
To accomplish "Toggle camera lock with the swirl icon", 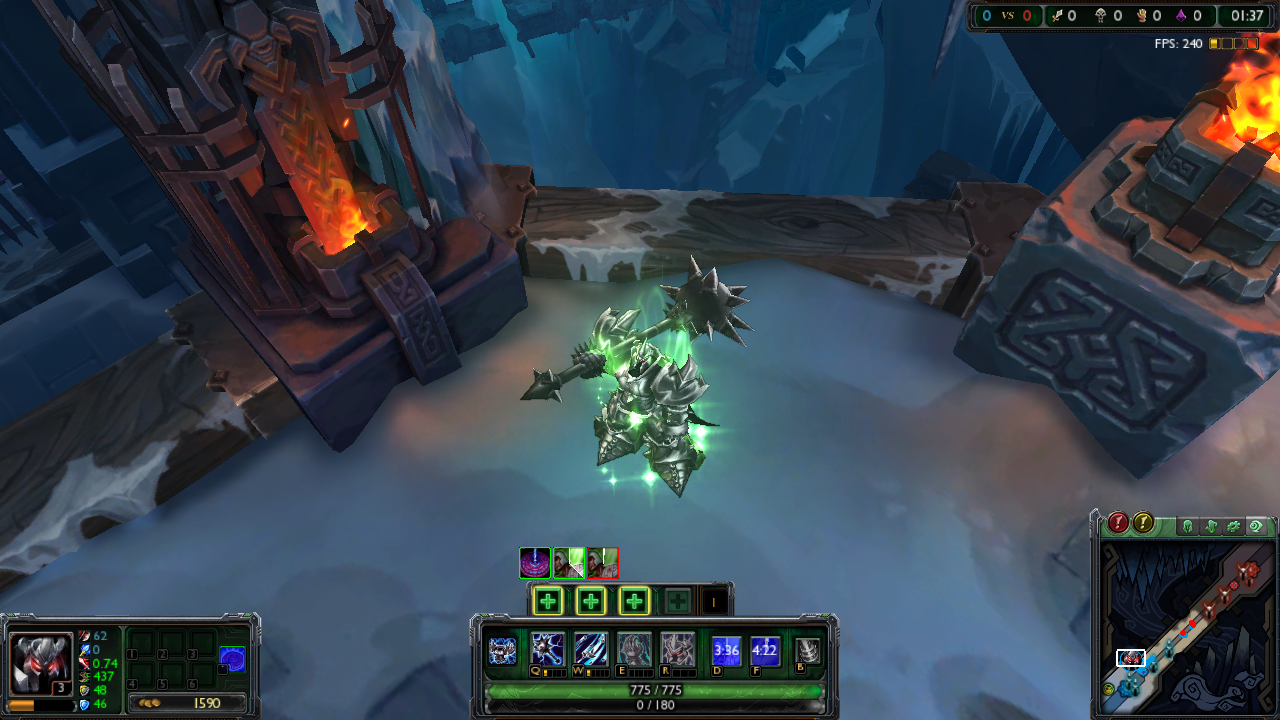I will pos(1255,525).
